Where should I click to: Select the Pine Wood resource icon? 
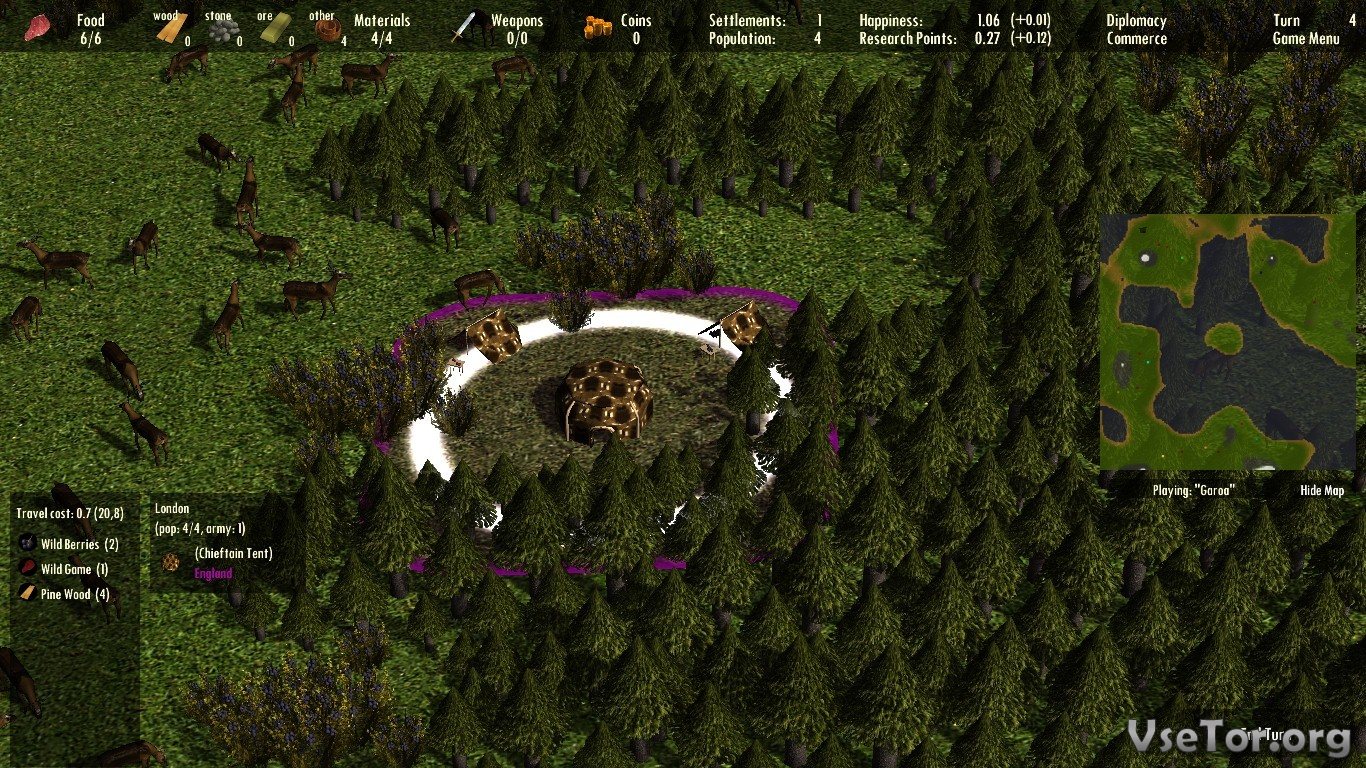27,594
